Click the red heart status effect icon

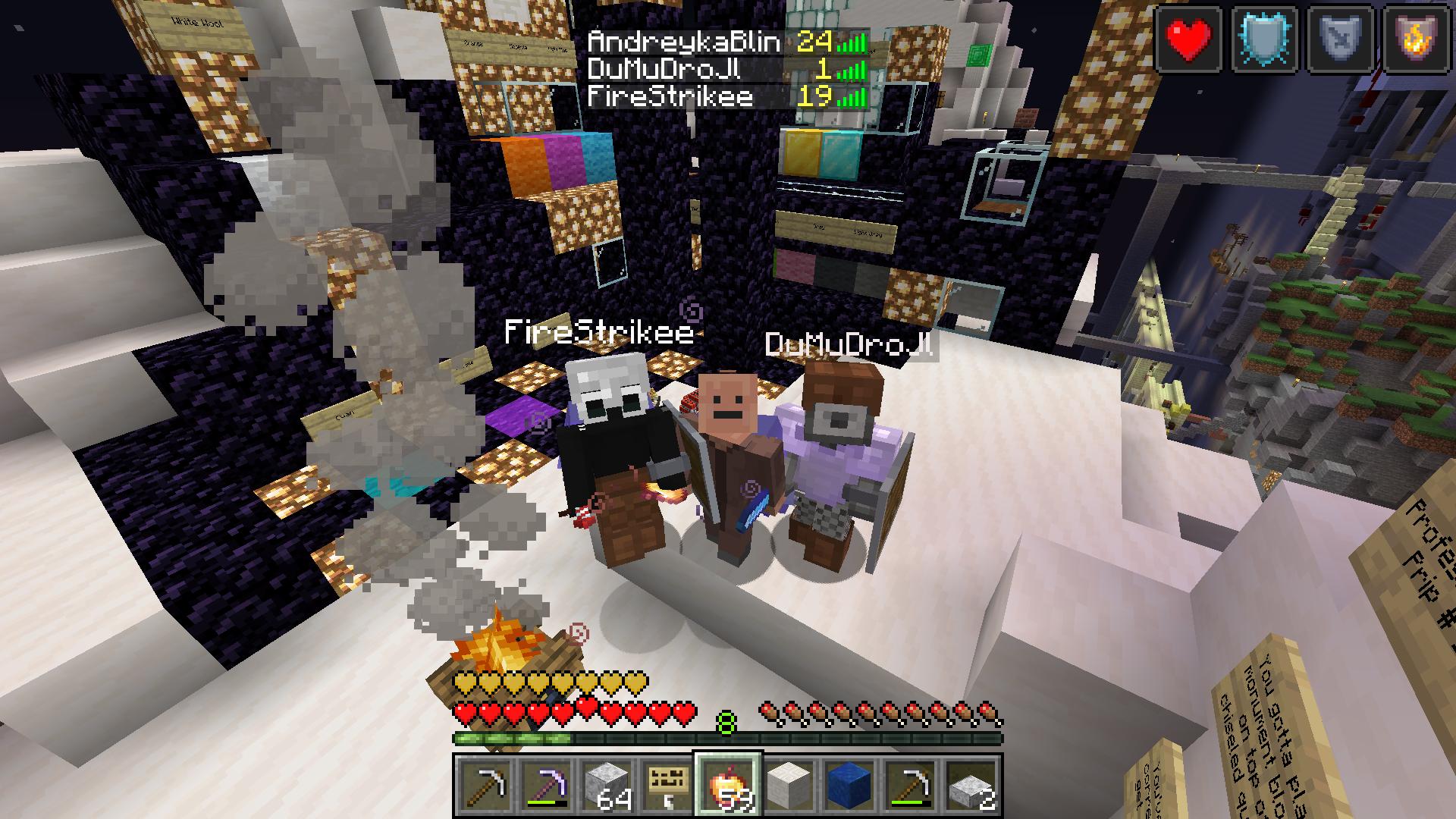tap(1188, 39)
